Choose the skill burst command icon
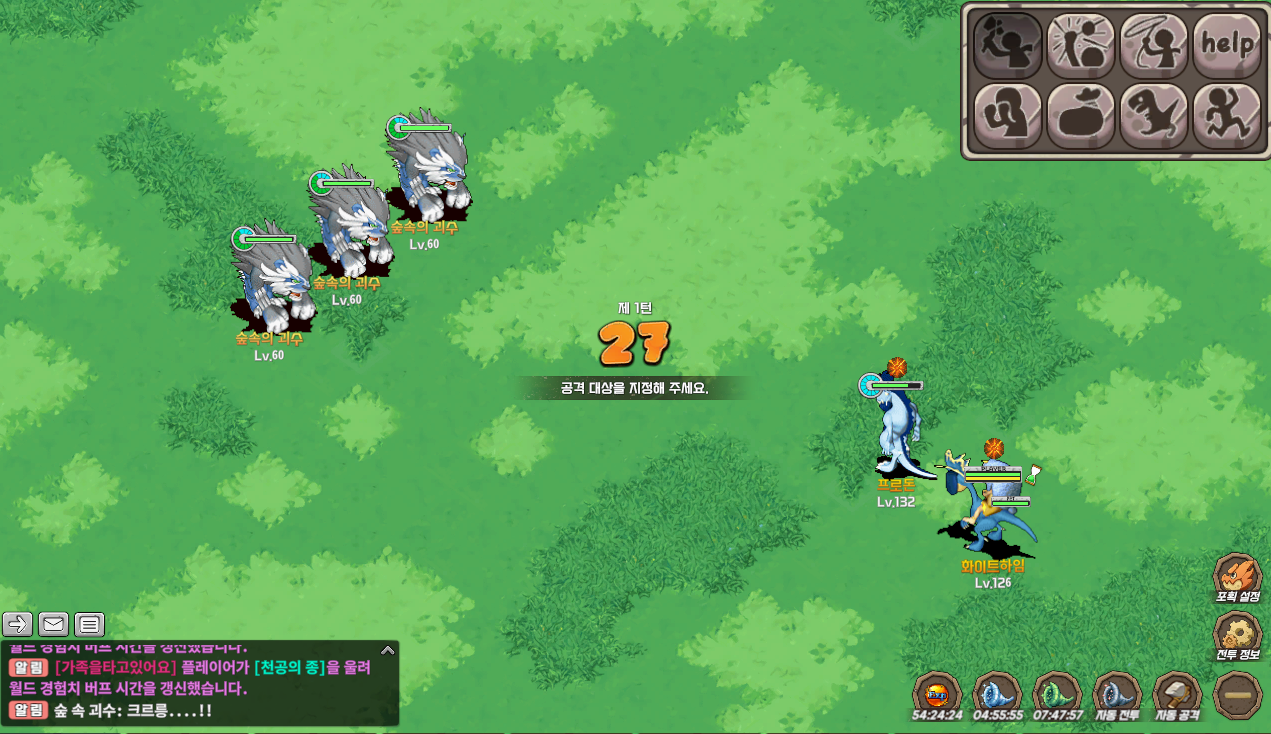1271x734 pixels. point(1081,44)
